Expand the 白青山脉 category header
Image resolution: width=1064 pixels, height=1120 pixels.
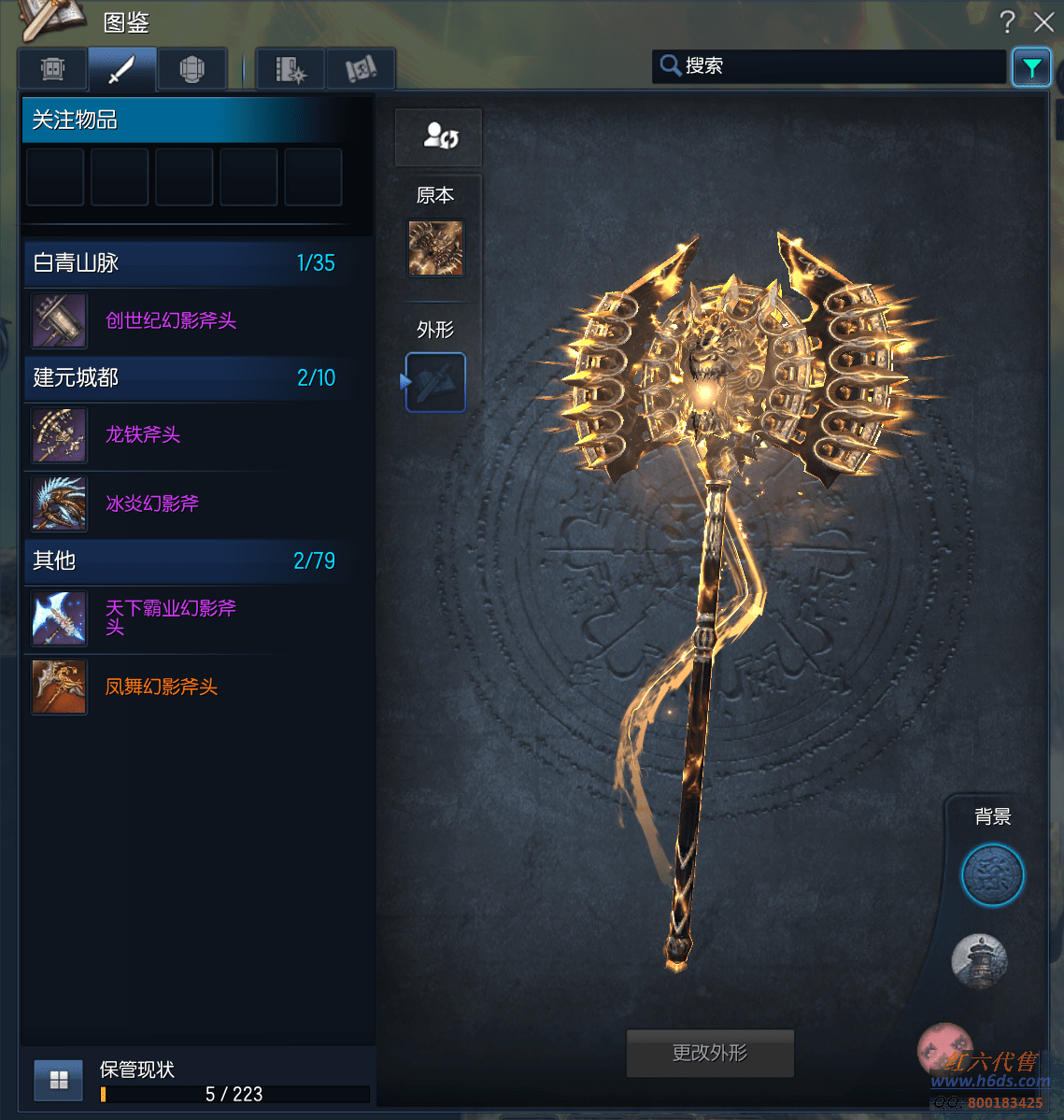pyautogui.click(x=185, y=263)
